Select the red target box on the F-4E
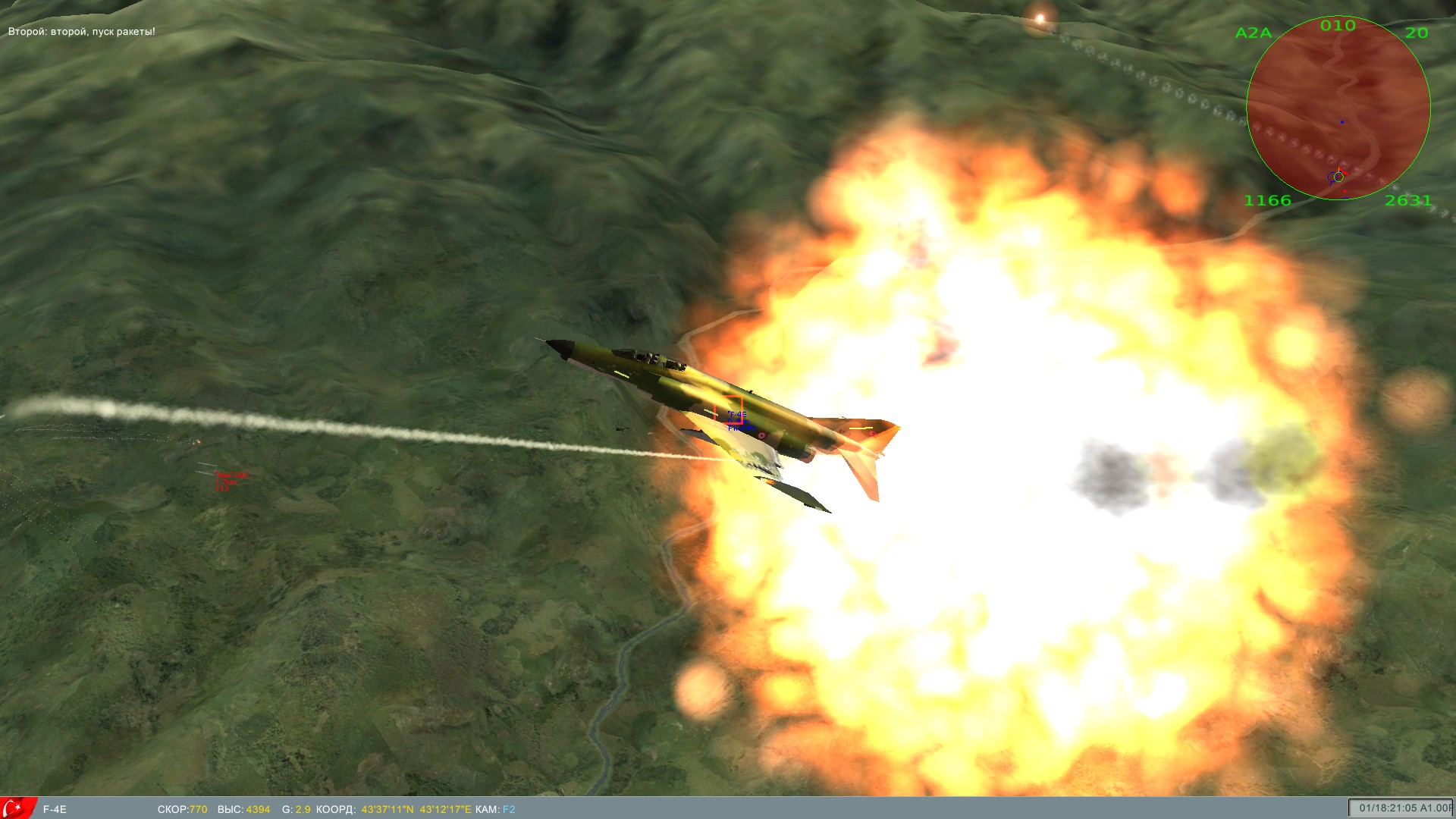1456x819 pixels. (x=728, y=409)
